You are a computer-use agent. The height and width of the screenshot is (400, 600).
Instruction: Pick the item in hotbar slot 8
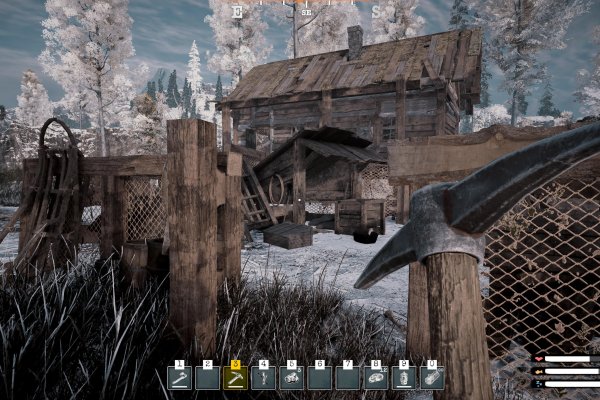click(376, 378)
